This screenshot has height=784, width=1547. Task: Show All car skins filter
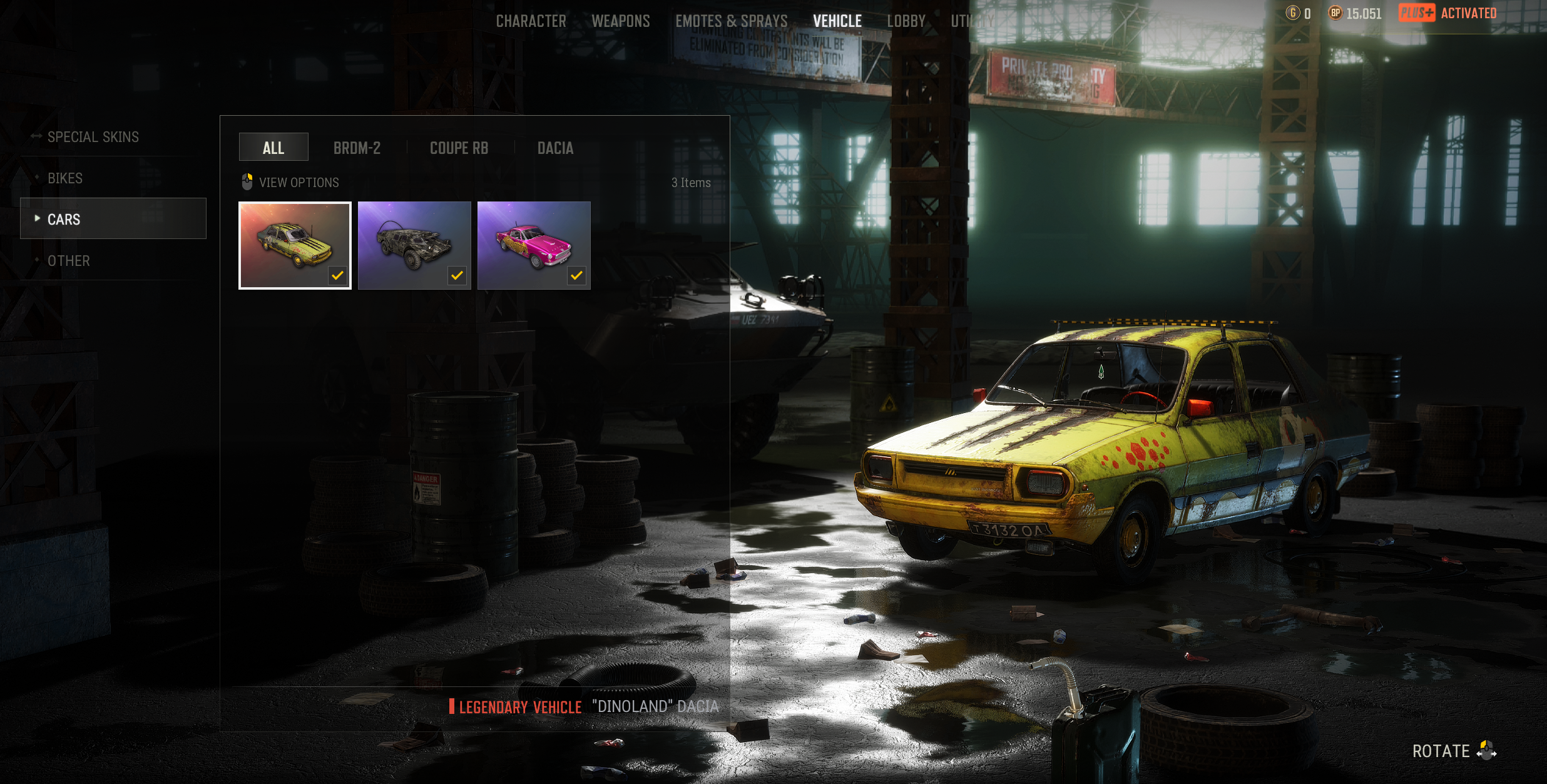point(273,148)
